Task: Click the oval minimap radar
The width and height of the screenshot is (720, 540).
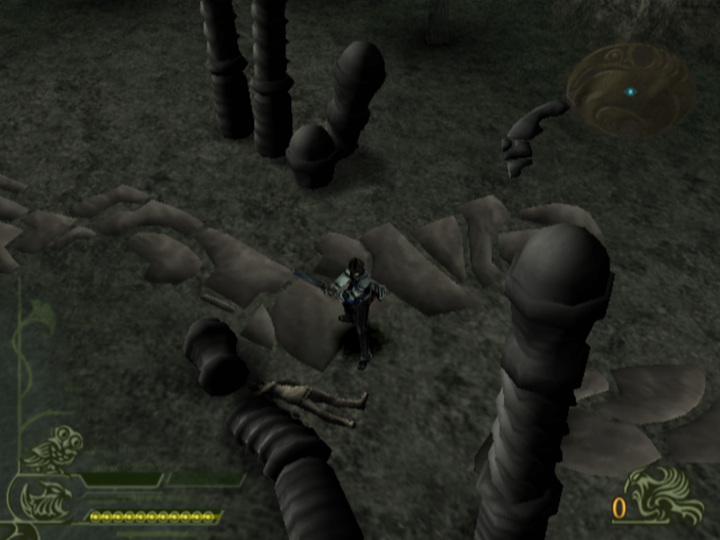Action: point(629,90)
